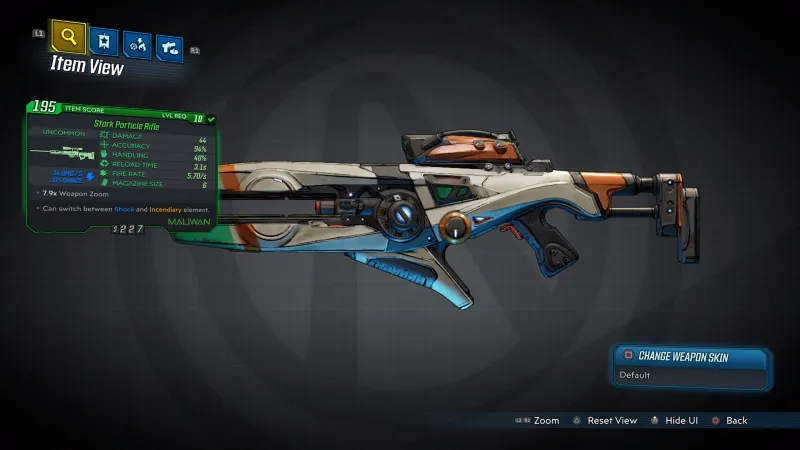Image resolution: width=800 pixels, height=450 pixels.
Task: Select the magnifying glass Item View tab
Action: [x=68, y=39]
